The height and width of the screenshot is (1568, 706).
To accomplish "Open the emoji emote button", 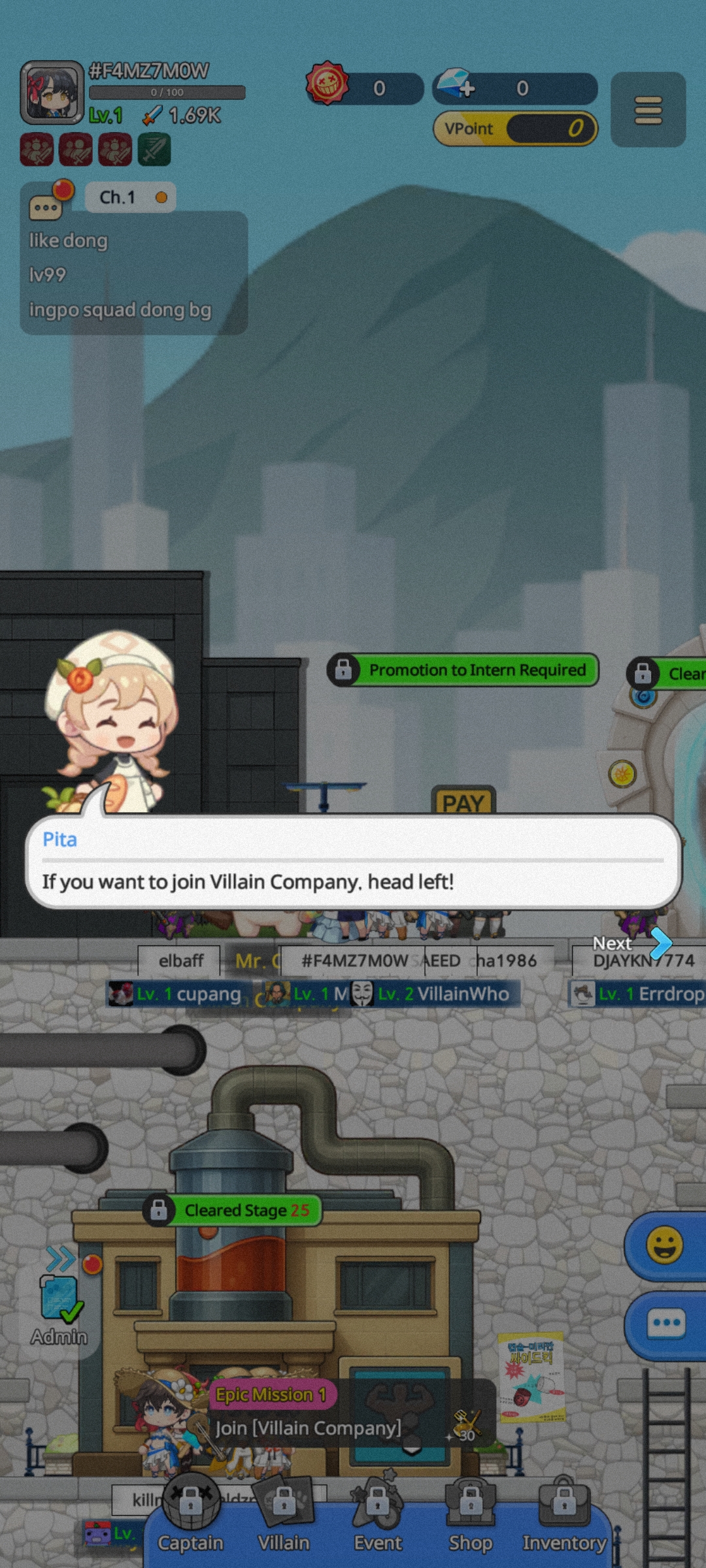I will (x=664, y=1245).
